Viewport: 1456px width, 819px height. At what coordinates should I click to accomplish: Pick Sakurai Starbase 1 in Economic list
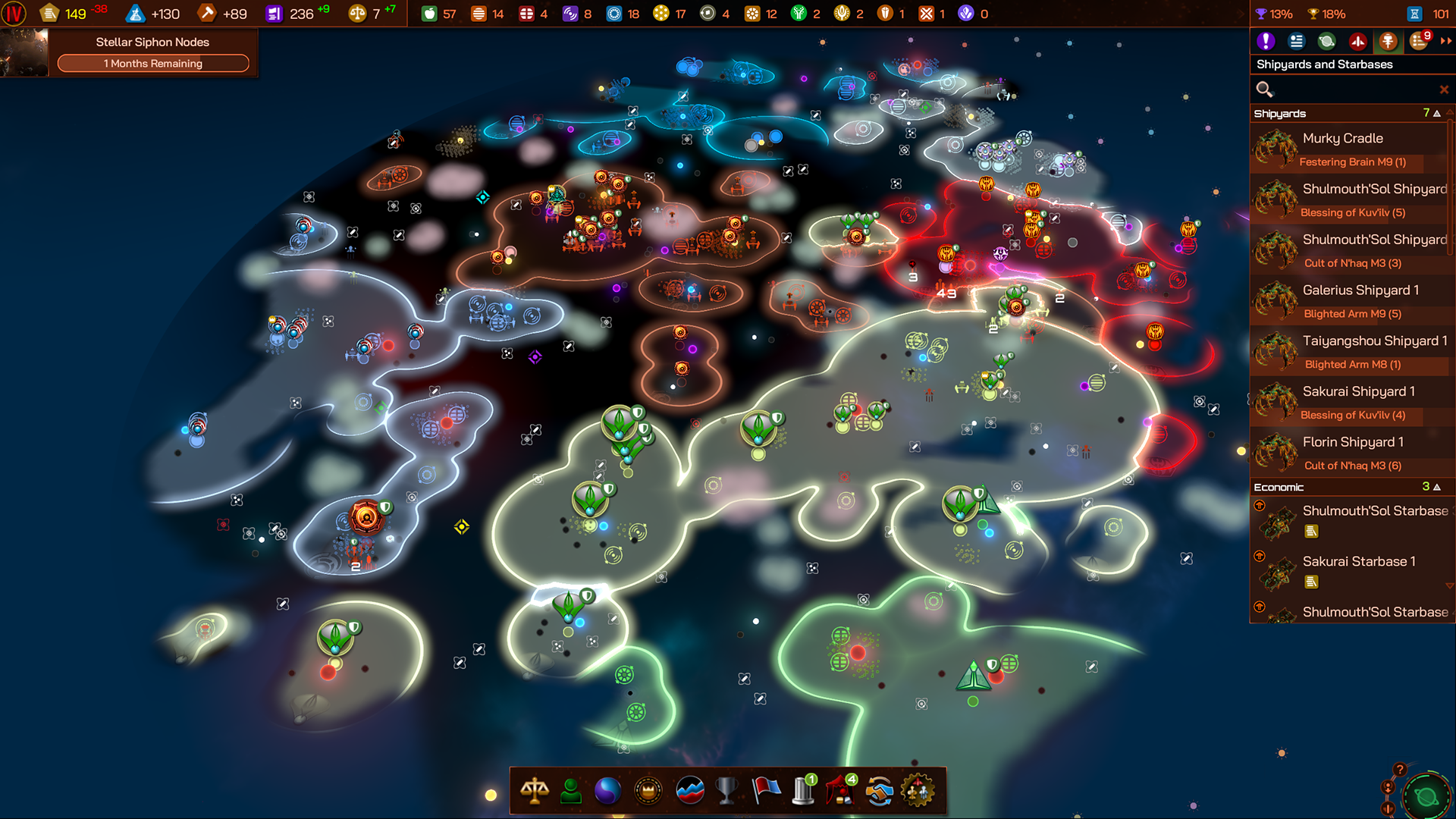1348,571
